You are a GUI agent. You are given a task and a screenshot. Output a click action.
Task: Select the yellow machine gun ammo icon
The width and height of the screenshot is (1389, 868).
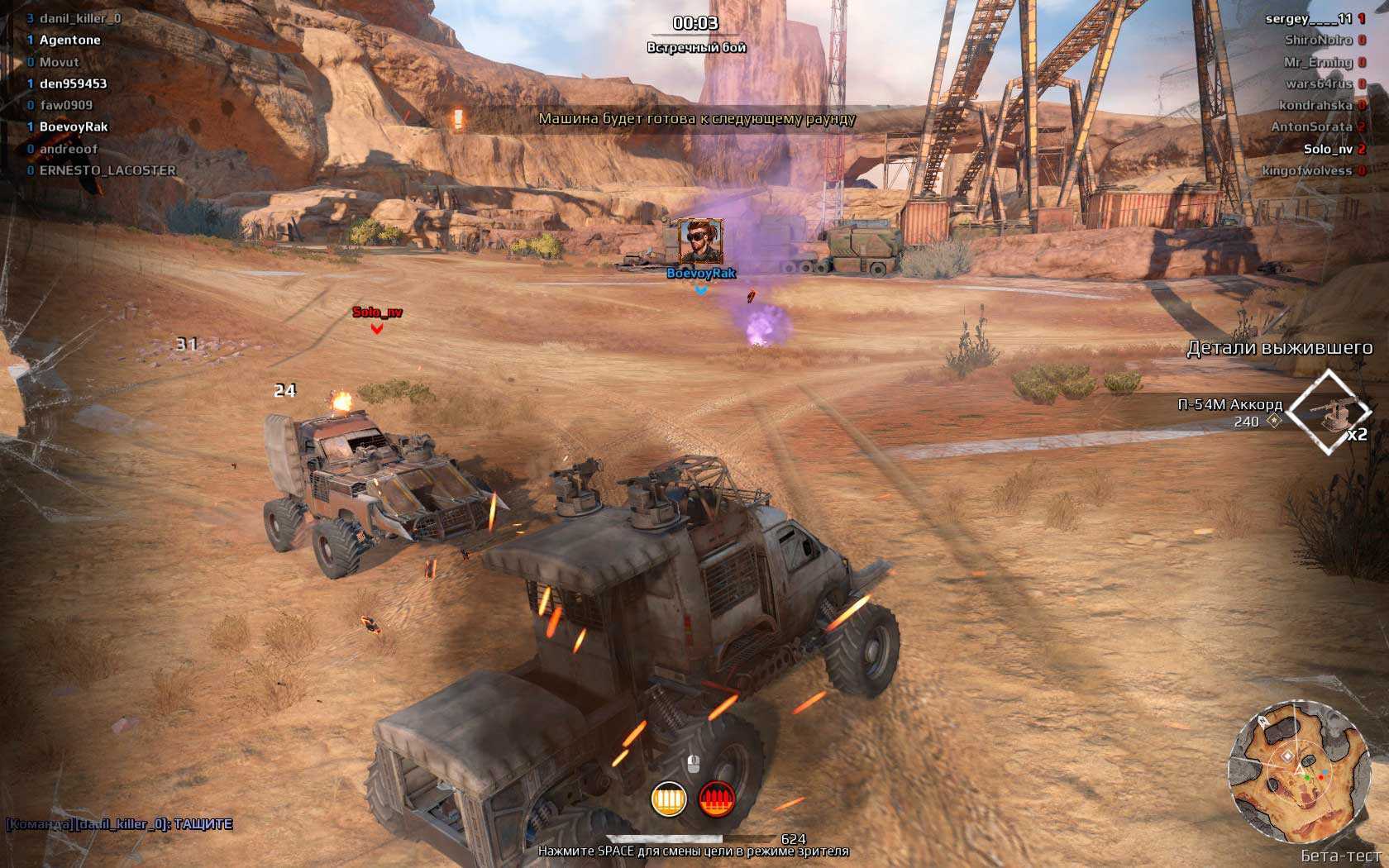point(668,799)
